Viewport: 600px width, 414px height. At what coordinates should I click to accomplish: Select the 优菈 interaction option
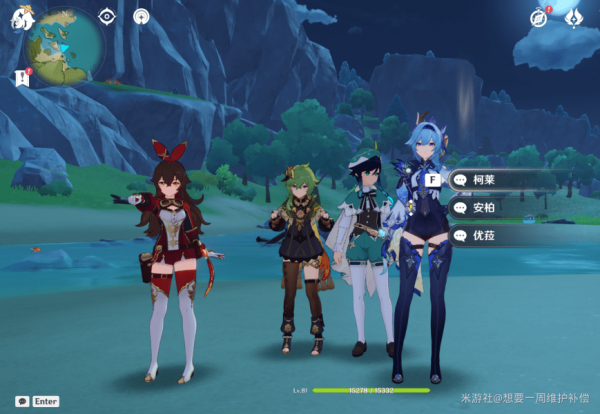coord(500,236)
